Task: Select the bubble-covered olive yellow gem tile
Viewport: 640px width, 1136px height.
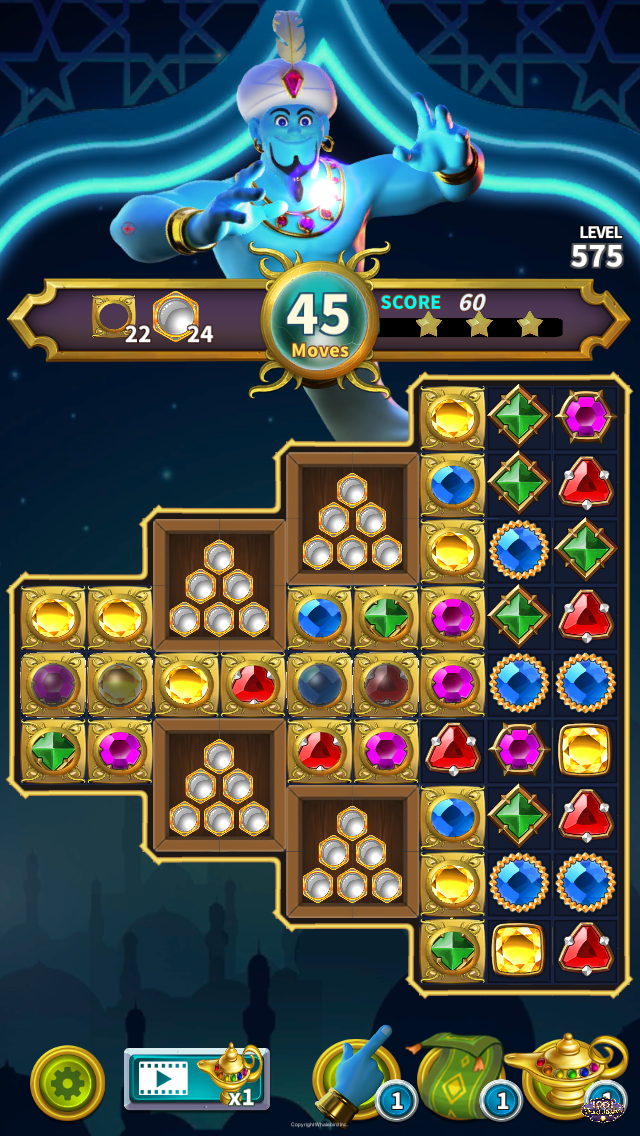Action: point(119,686)
